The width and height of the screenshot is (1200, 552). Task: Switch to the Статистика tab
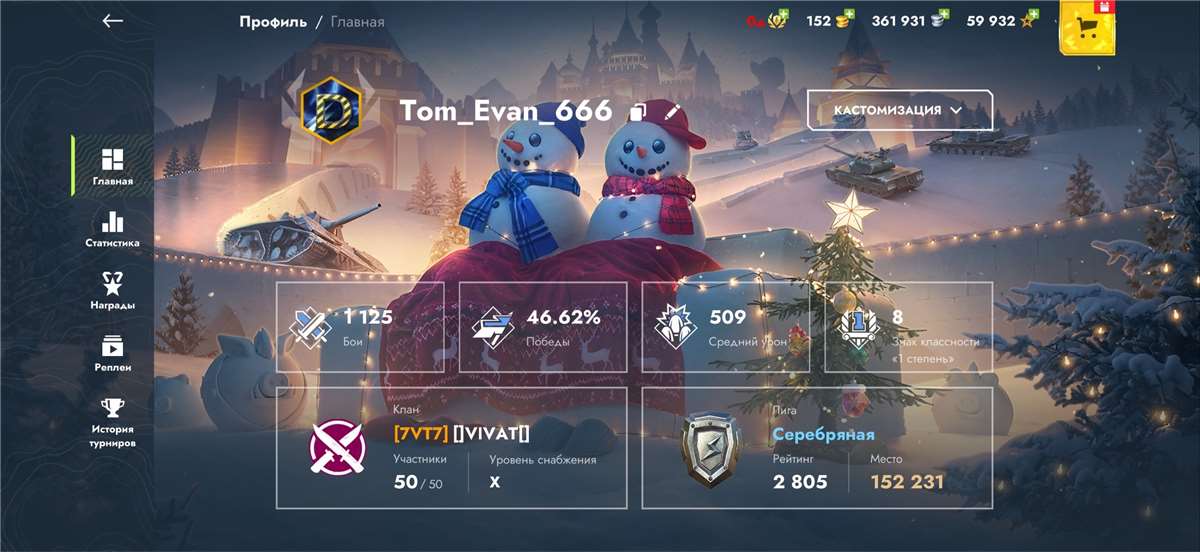[112, 229]
